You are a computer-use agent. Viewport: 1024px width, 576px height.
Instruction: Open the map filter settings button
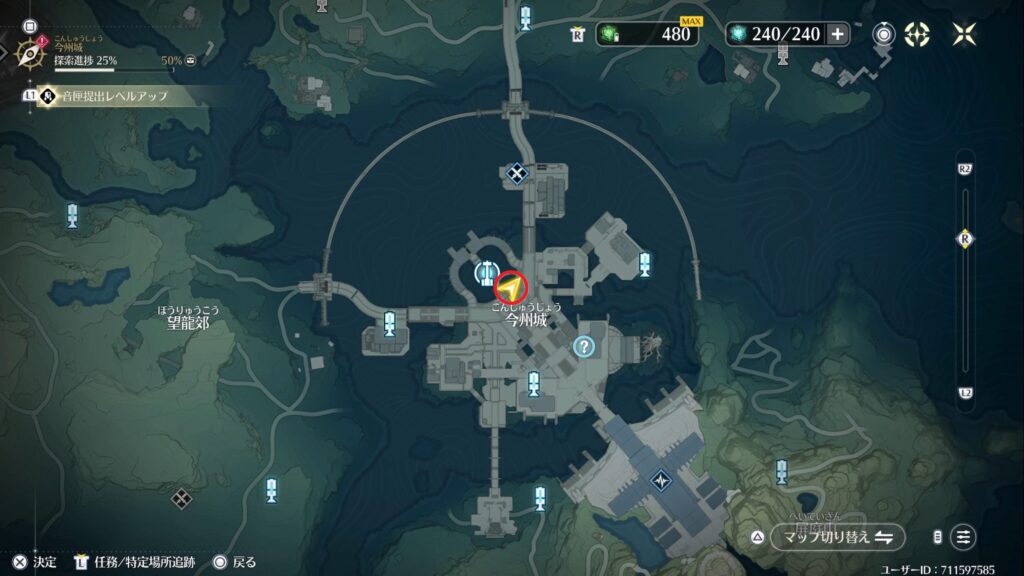pos(963,537)
